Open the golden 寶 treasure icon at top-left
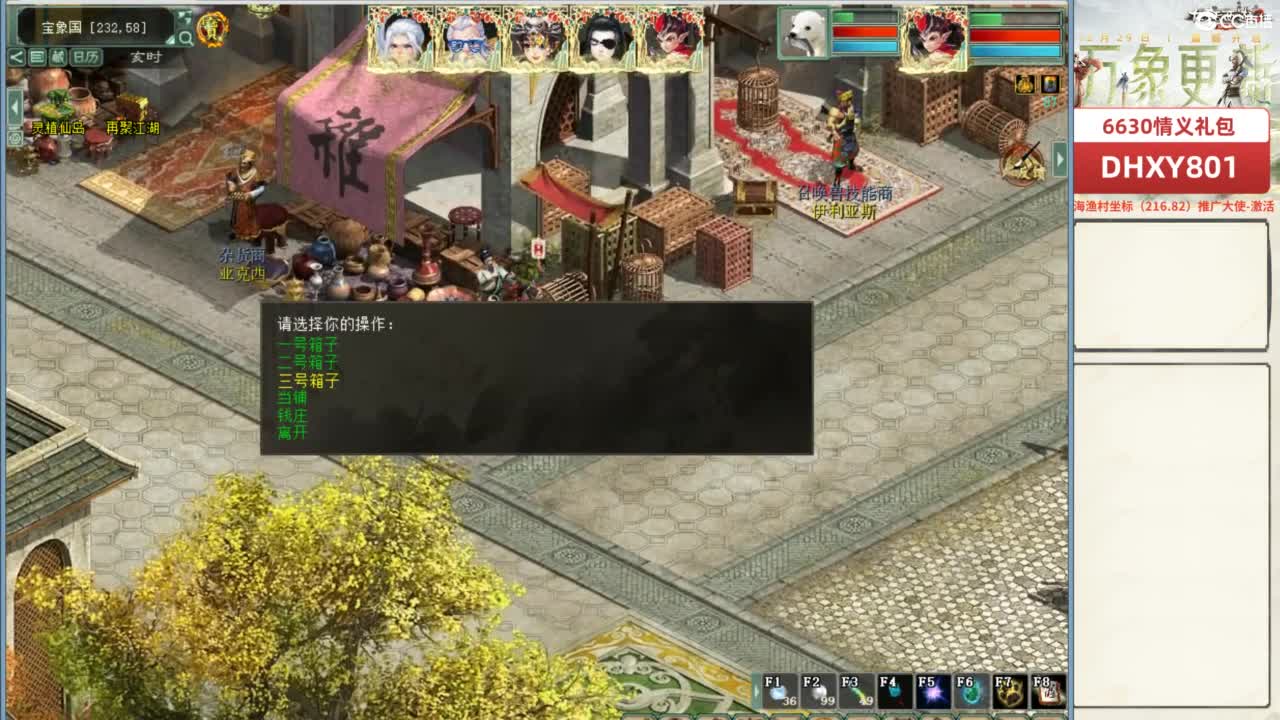 coord(212,27)
